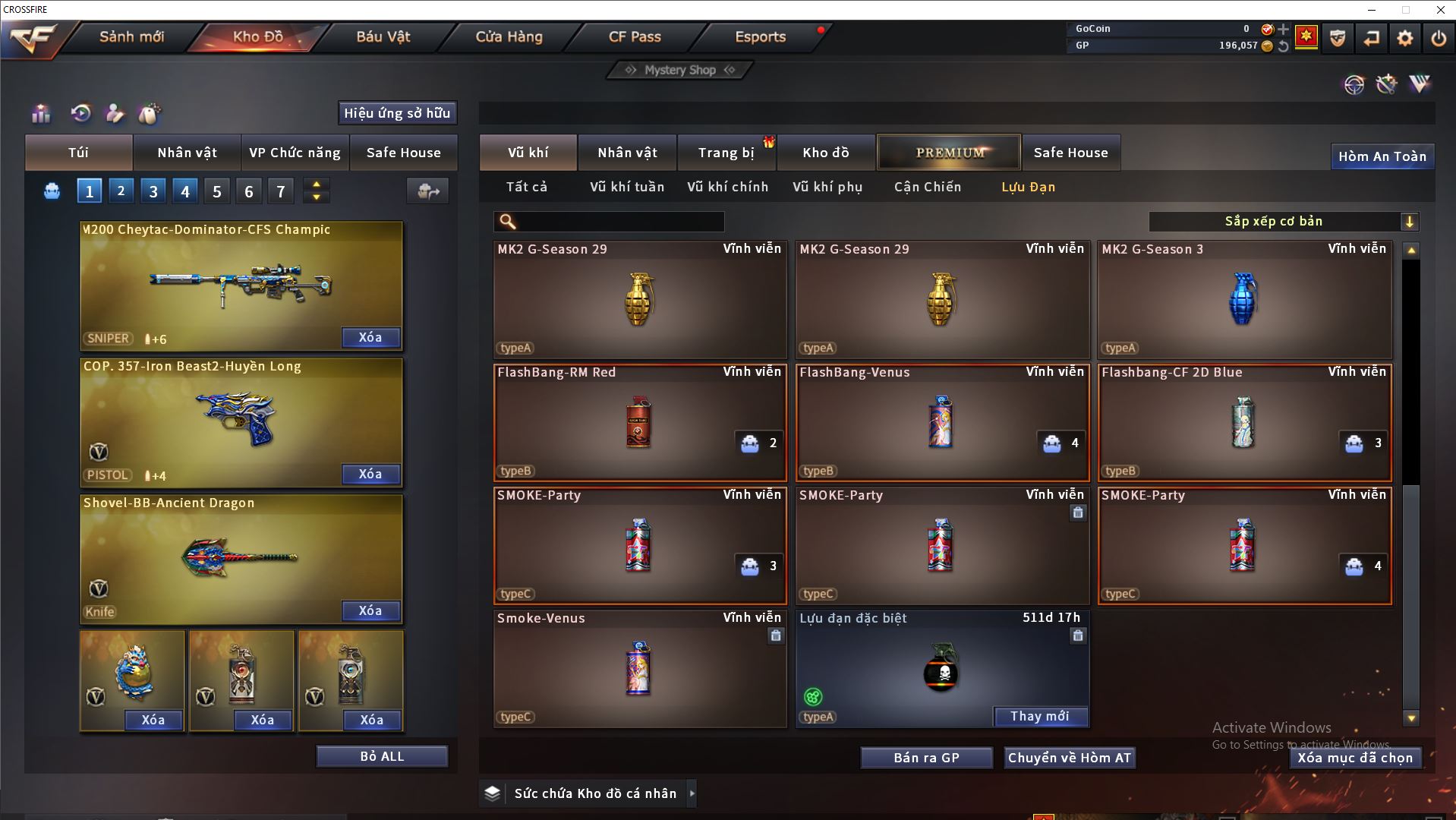This screenshot has width=1456, height=820.
Task: Open the Cửa Hàng shop menu
Action: coord(509,36)
